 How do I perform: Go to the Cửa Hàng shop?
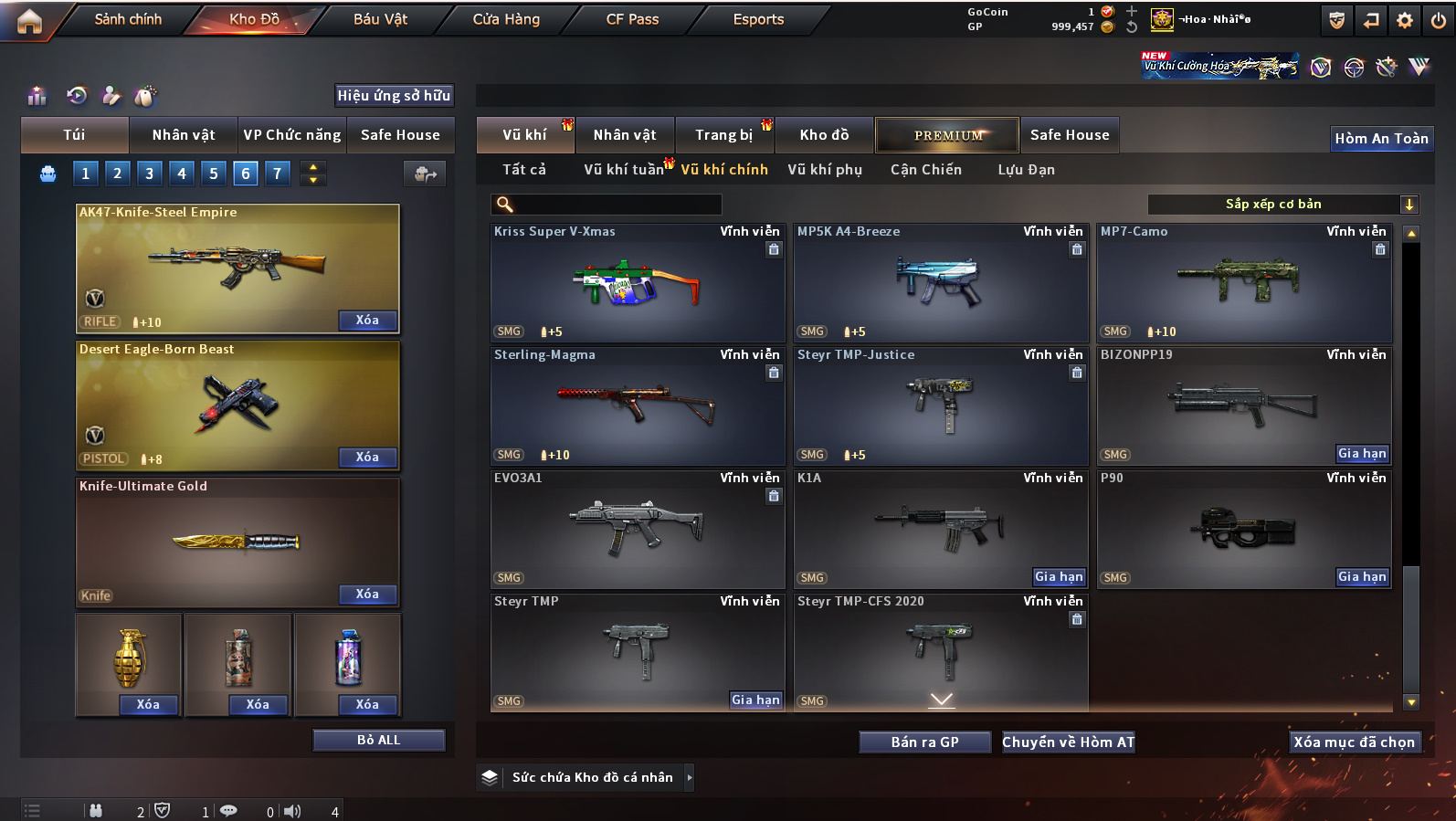click(x=506, y=19)
